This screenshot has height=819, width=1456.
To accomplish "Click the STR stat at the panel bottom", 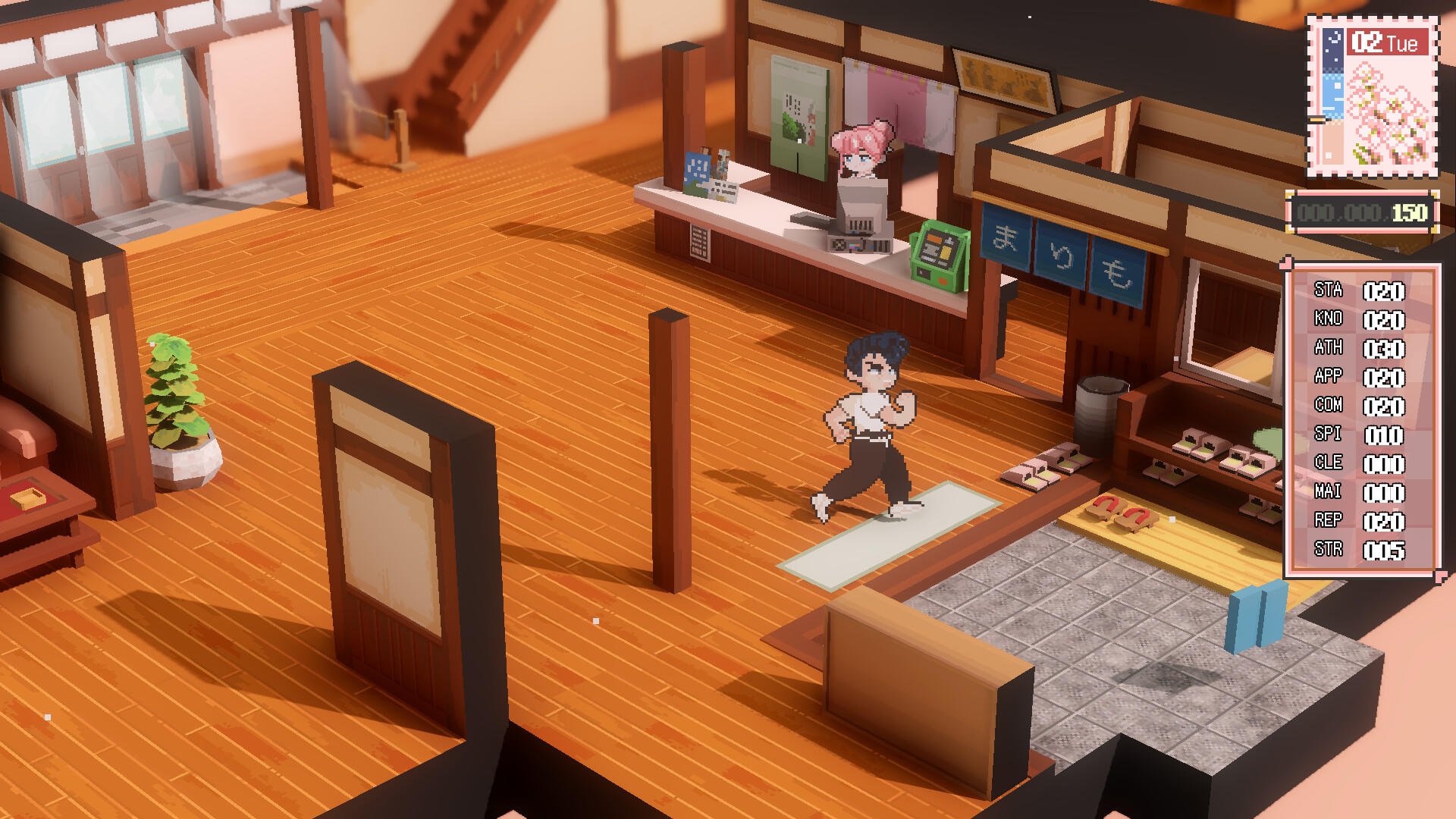I will pos(1380,550).
